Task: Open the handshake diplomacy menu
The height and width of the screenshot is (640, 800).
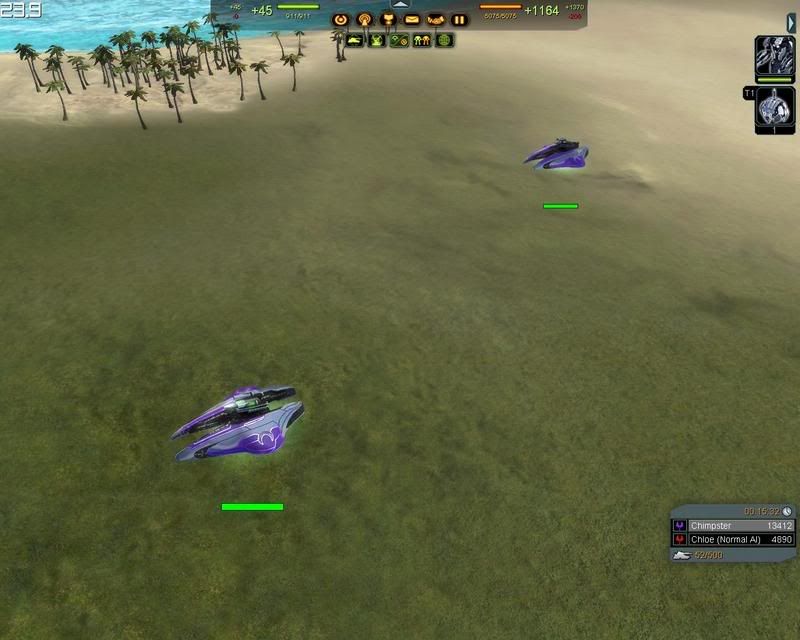Action: (436, 19)
